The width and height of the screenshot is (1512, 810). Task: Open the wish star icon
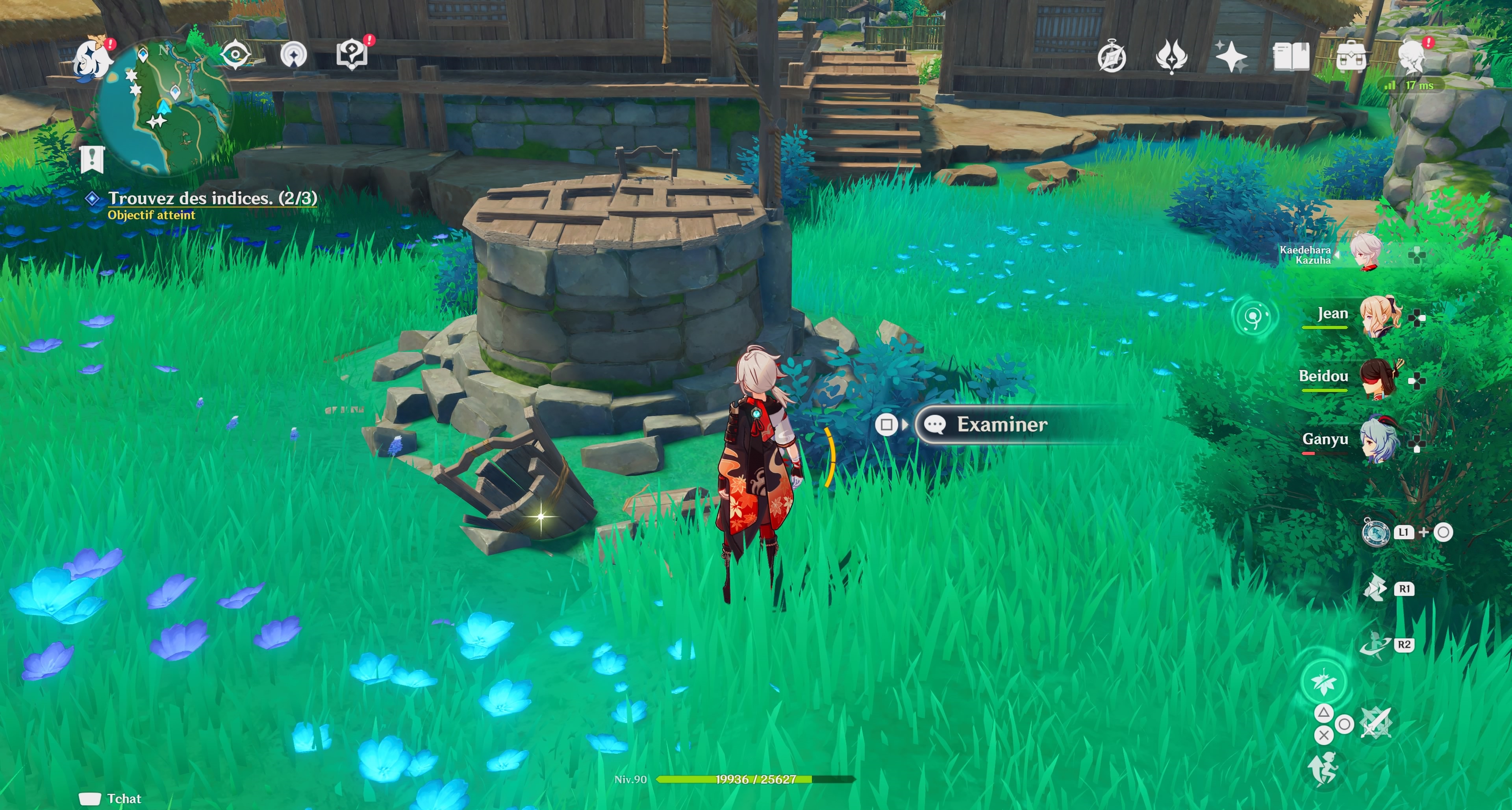[x=1231, y=57]
